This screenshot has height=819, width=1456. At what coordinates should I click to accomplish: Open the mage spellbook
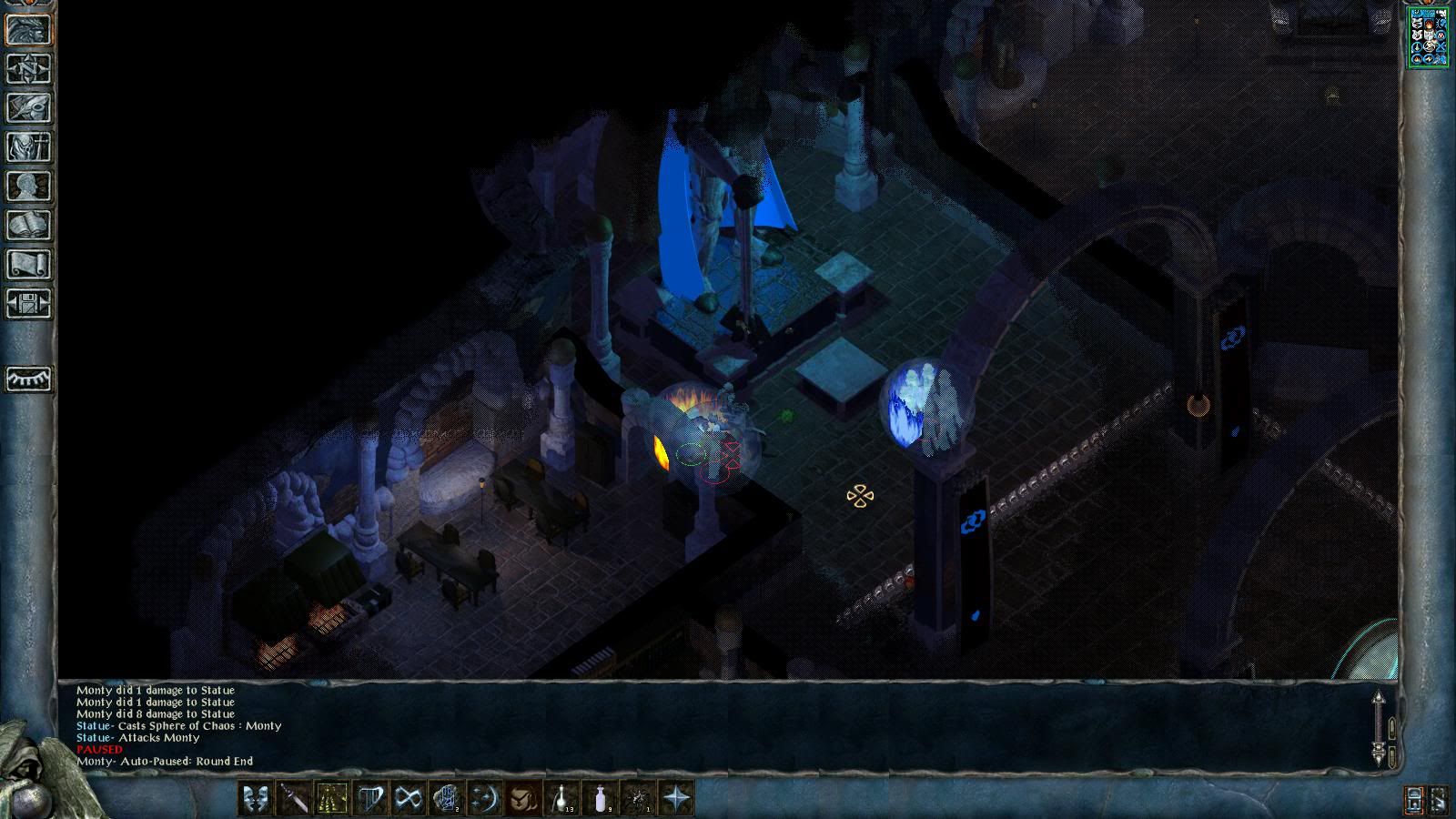[x=28, y=225]
